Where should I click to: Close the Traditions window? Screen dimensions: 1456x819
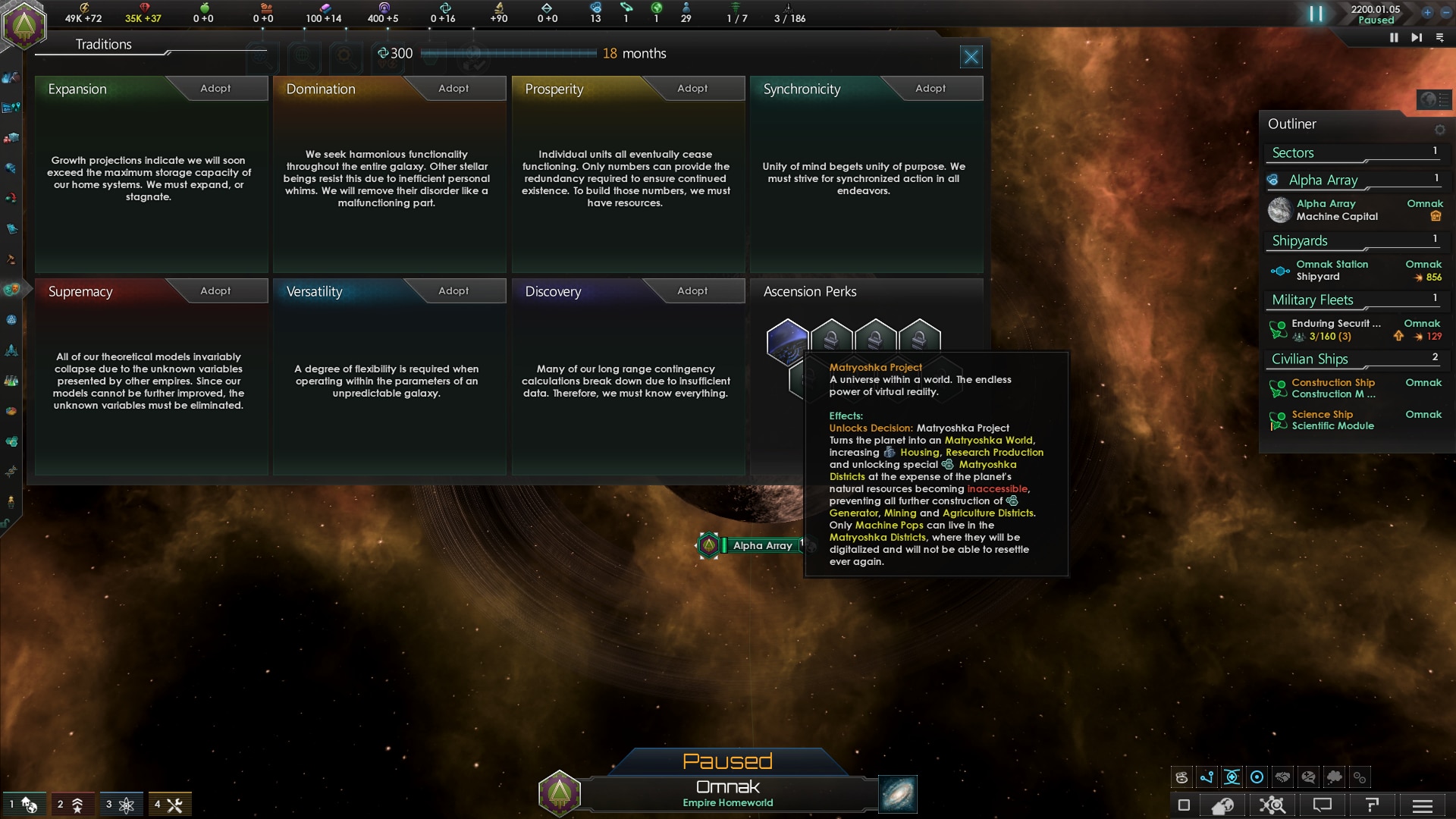pyautogui.click(x=971, y=57)
